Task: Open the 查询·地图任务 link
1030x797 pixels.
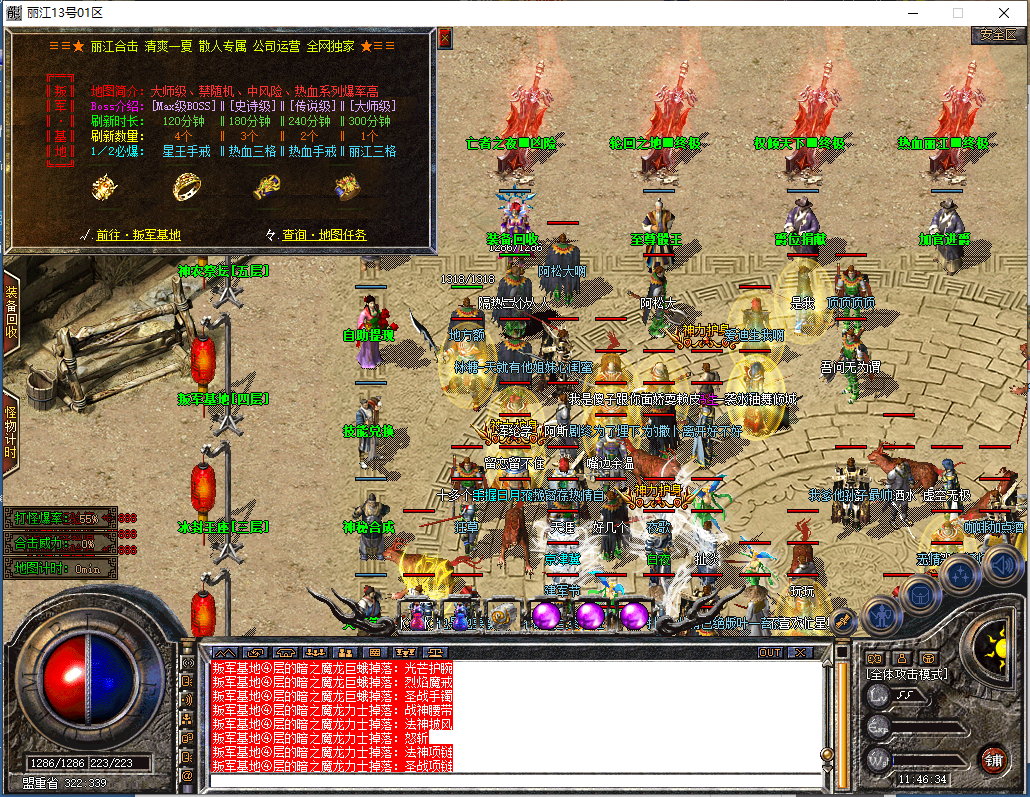Action: tap(323, 235)
